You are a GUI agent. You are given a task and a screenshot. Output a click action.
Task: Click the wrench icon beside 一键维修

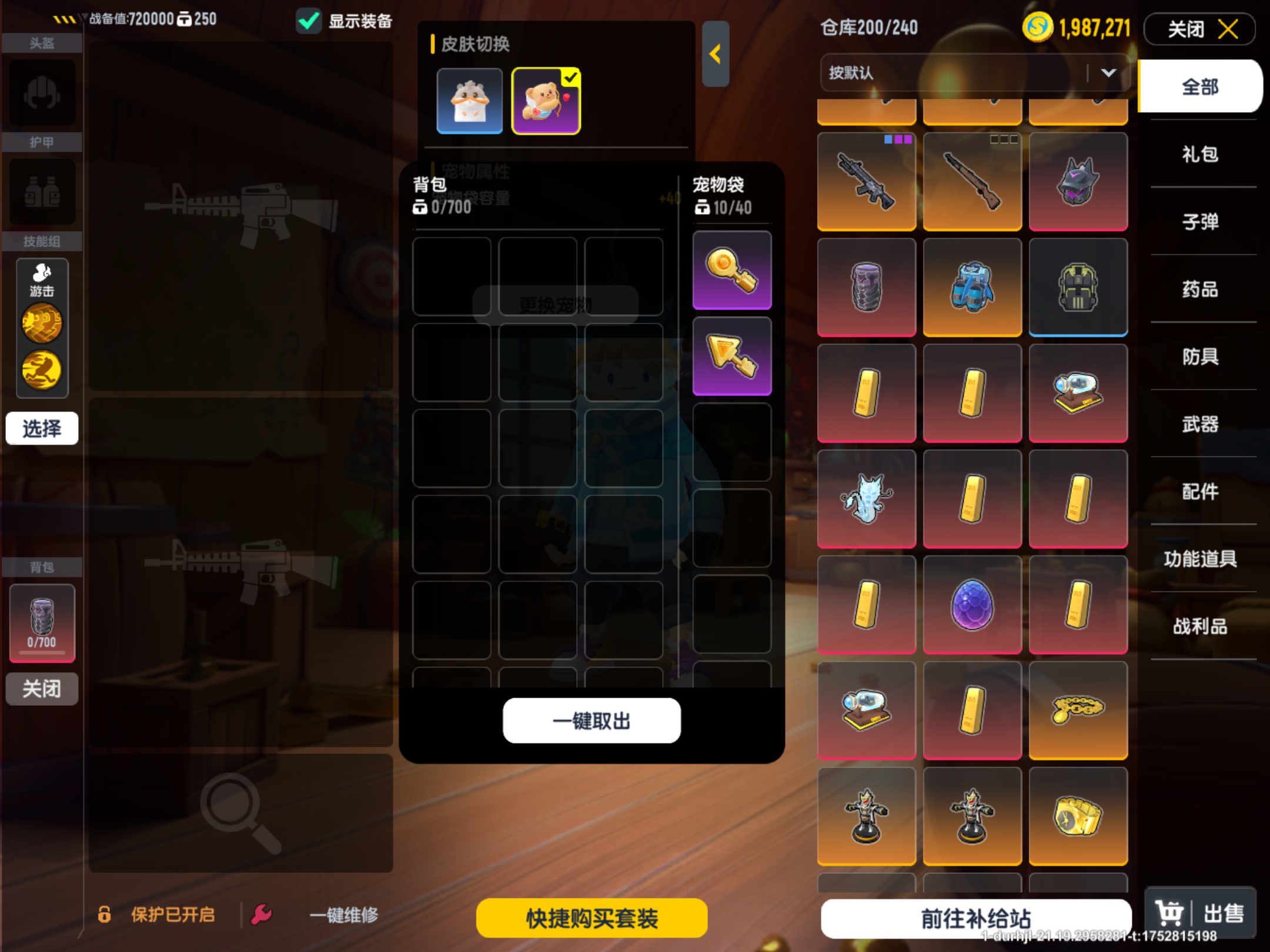click(261, 914)
